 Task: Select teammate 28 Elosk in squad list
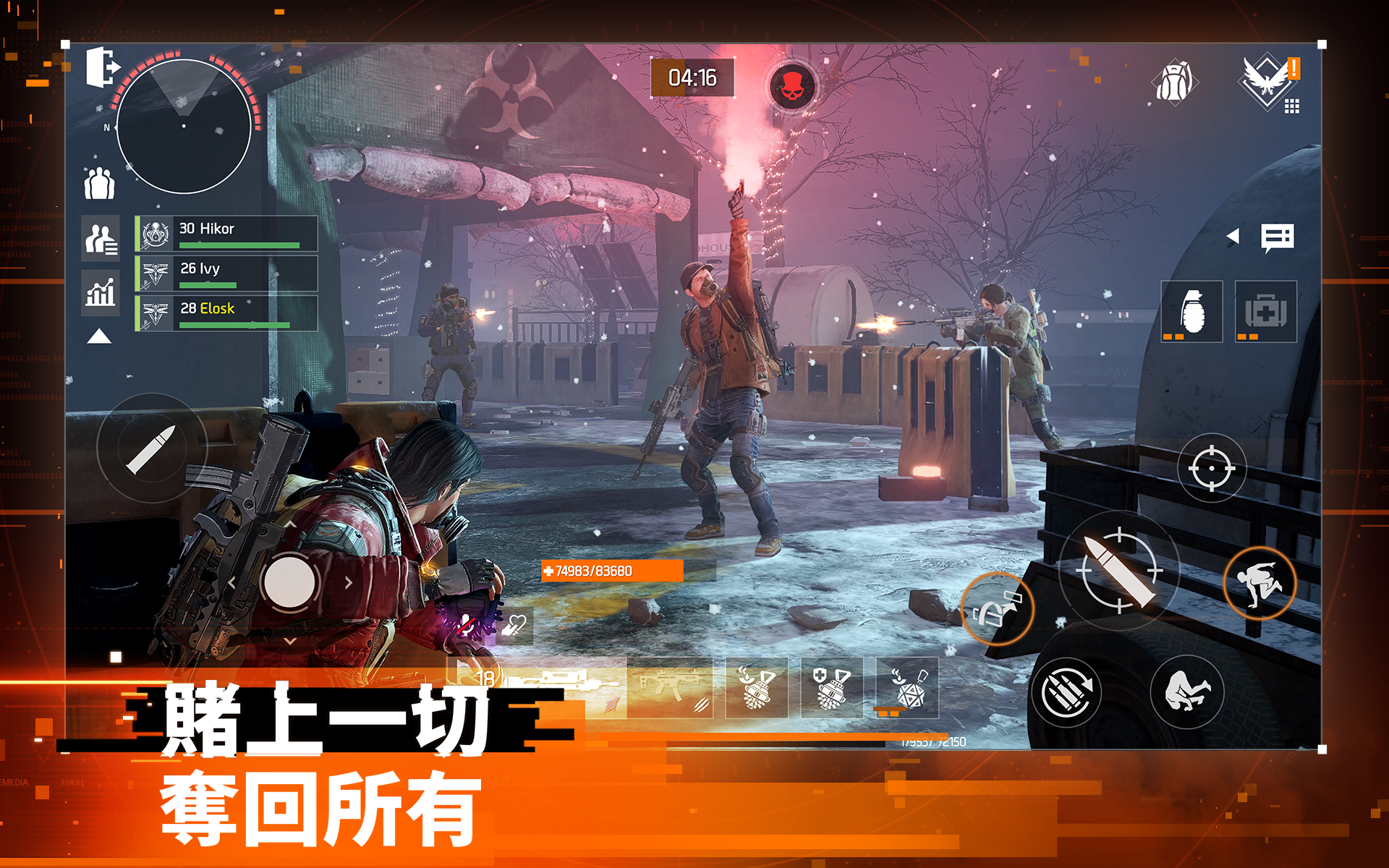pyautogui.click(x=226, y=313)
